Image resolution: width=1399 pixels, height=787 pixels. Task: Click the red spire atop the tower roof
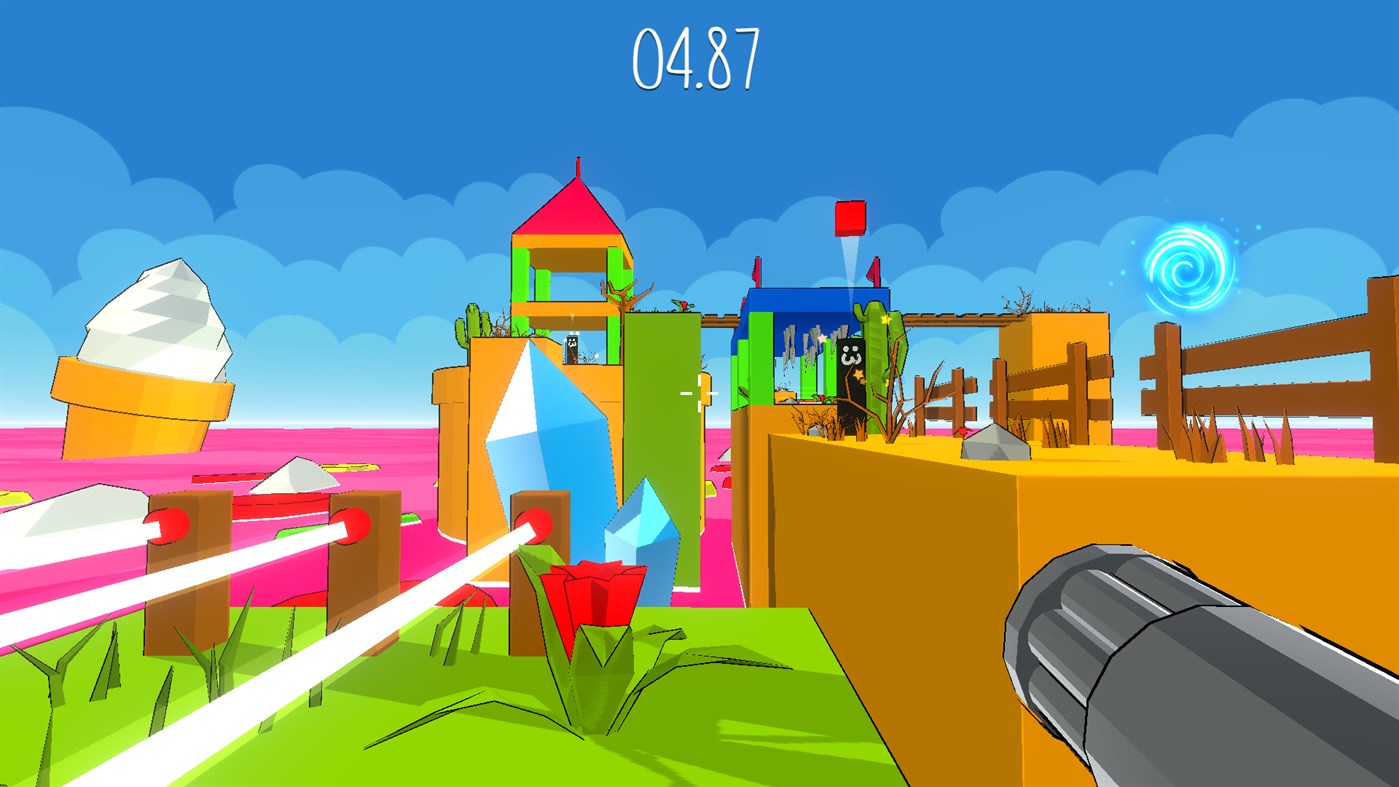click(578, 168)
